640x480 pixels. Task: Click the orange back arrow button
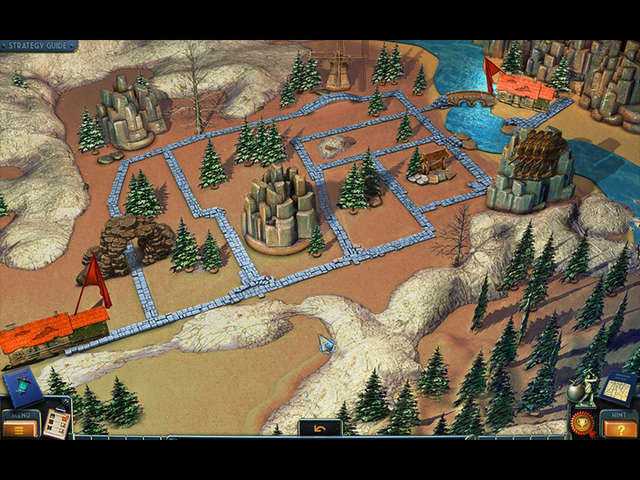(320, 428)
